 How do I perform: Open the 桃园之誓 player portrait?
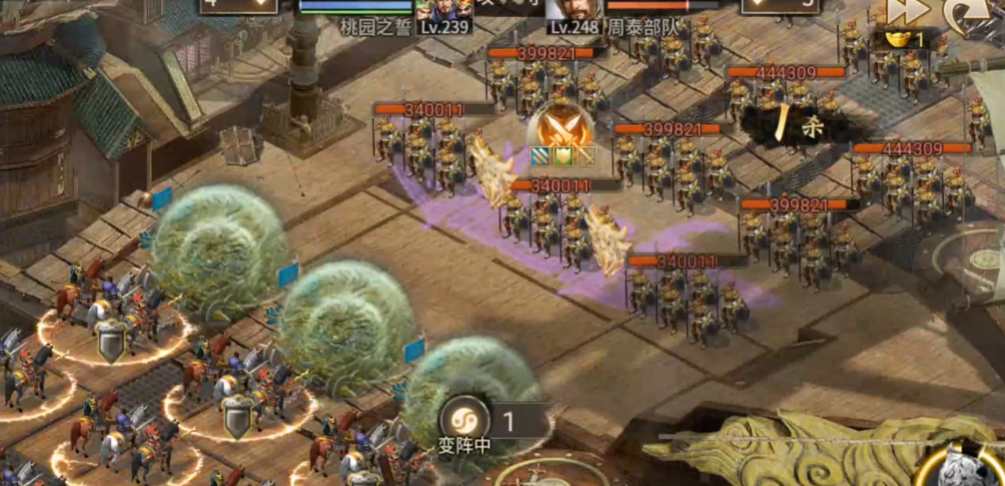[x=443, y=10]
